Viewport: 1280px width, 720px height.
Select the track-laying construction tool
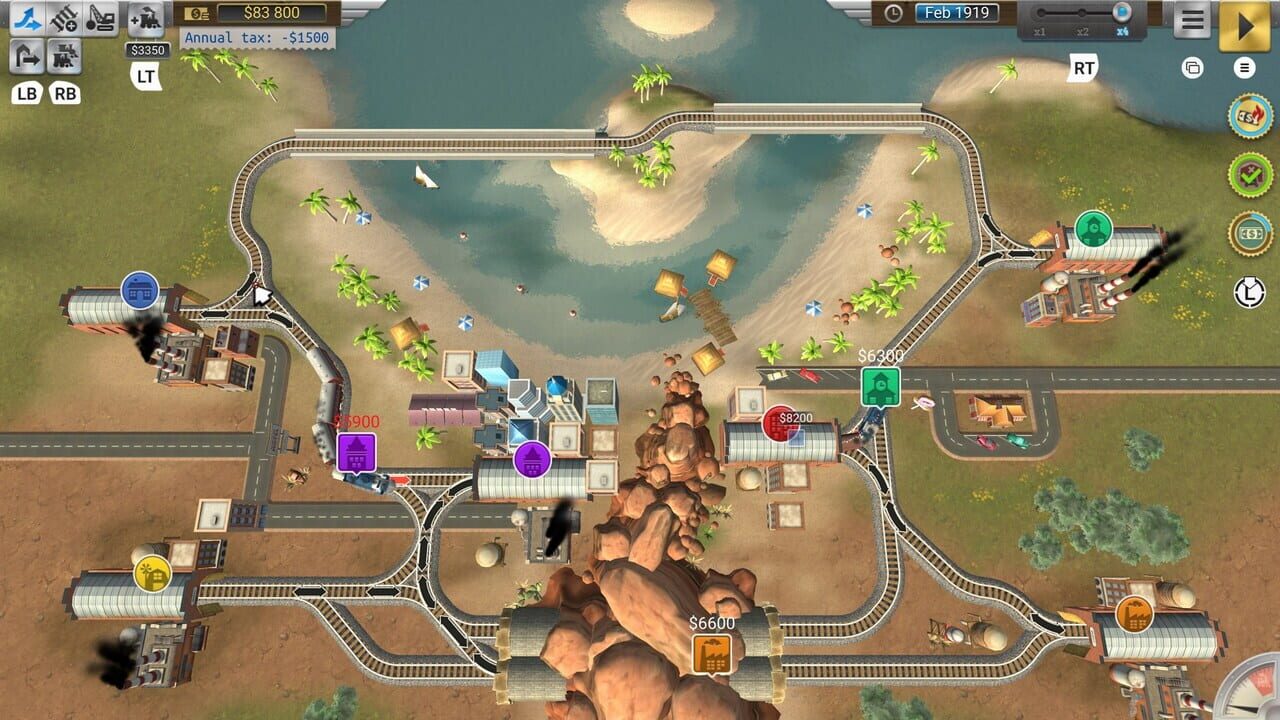(63, 18)
